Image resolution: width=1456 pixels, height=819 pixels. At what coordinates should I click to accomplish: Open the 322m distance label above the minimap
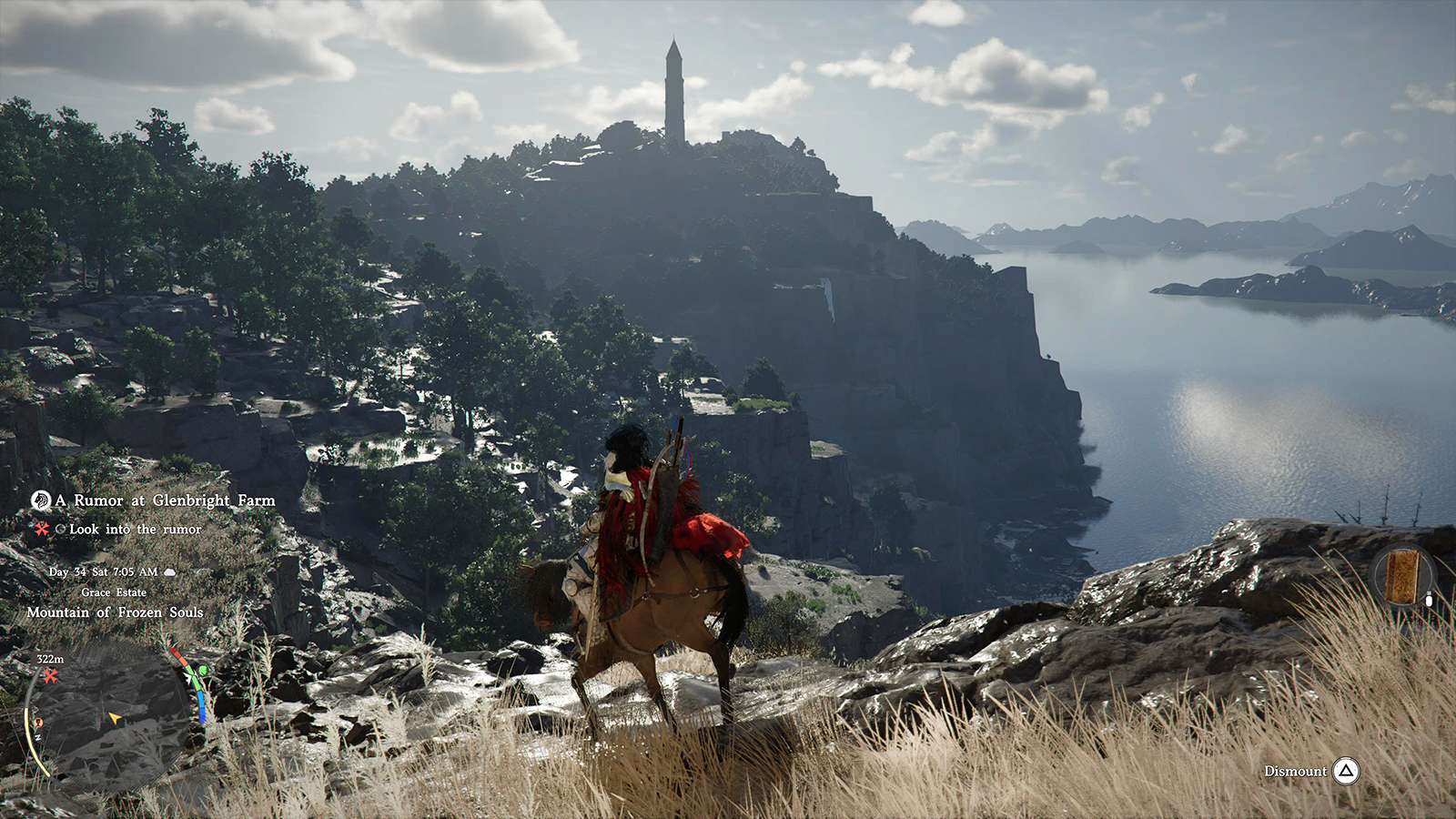50,659
